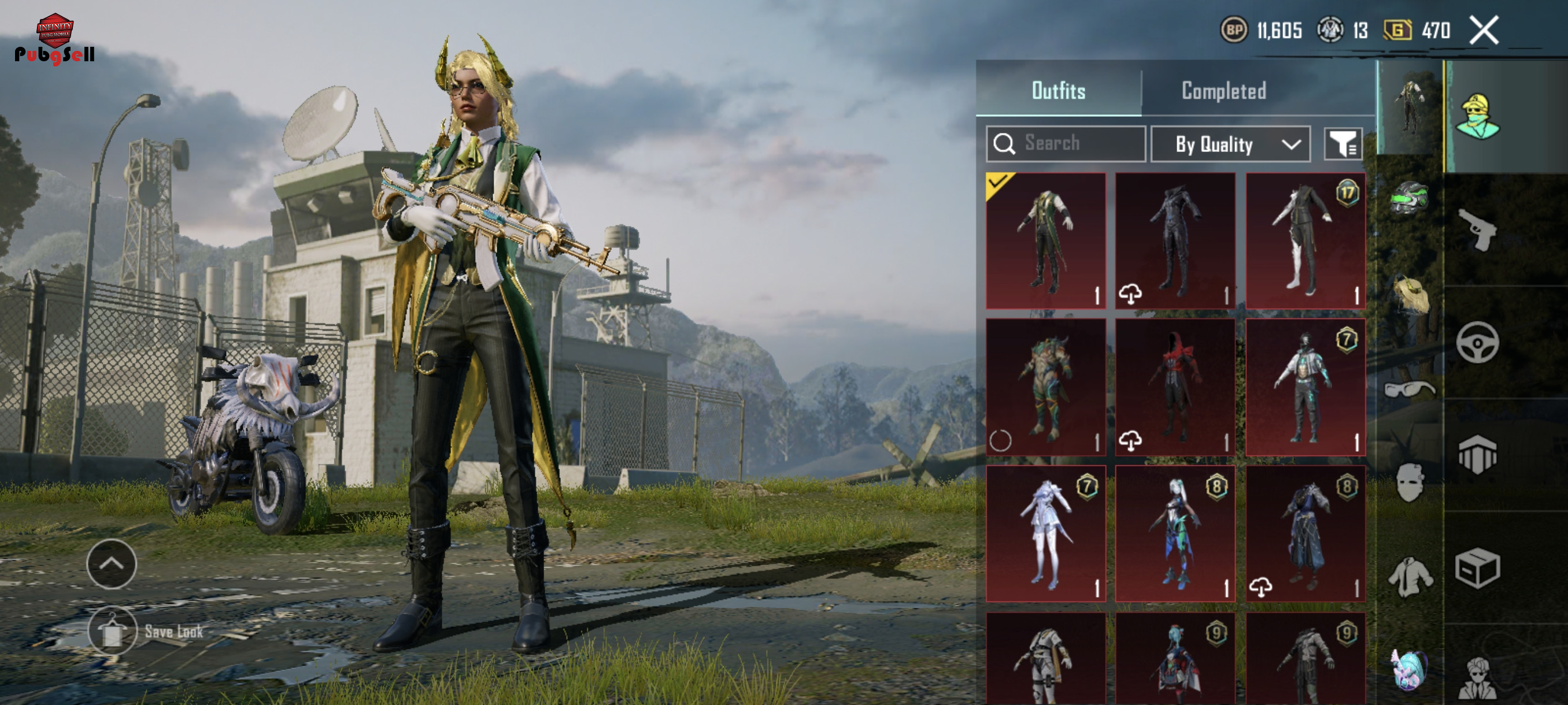Close the inventory with the X button

tap(1484, 31)
